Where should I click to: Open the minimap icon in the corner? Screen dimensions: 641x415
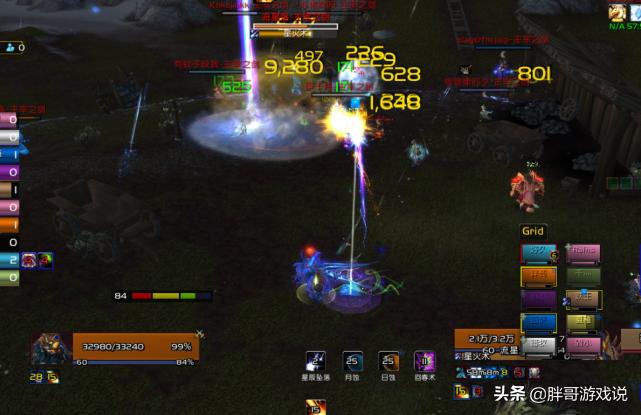[618, 14]
